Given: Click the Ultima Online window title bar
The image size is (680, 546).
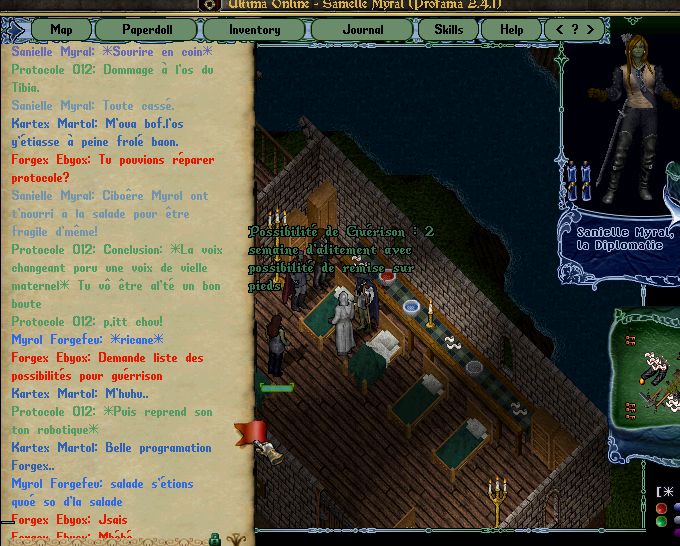Looking at the screenshot, I should pyautogui.click(x=340, y=6).
